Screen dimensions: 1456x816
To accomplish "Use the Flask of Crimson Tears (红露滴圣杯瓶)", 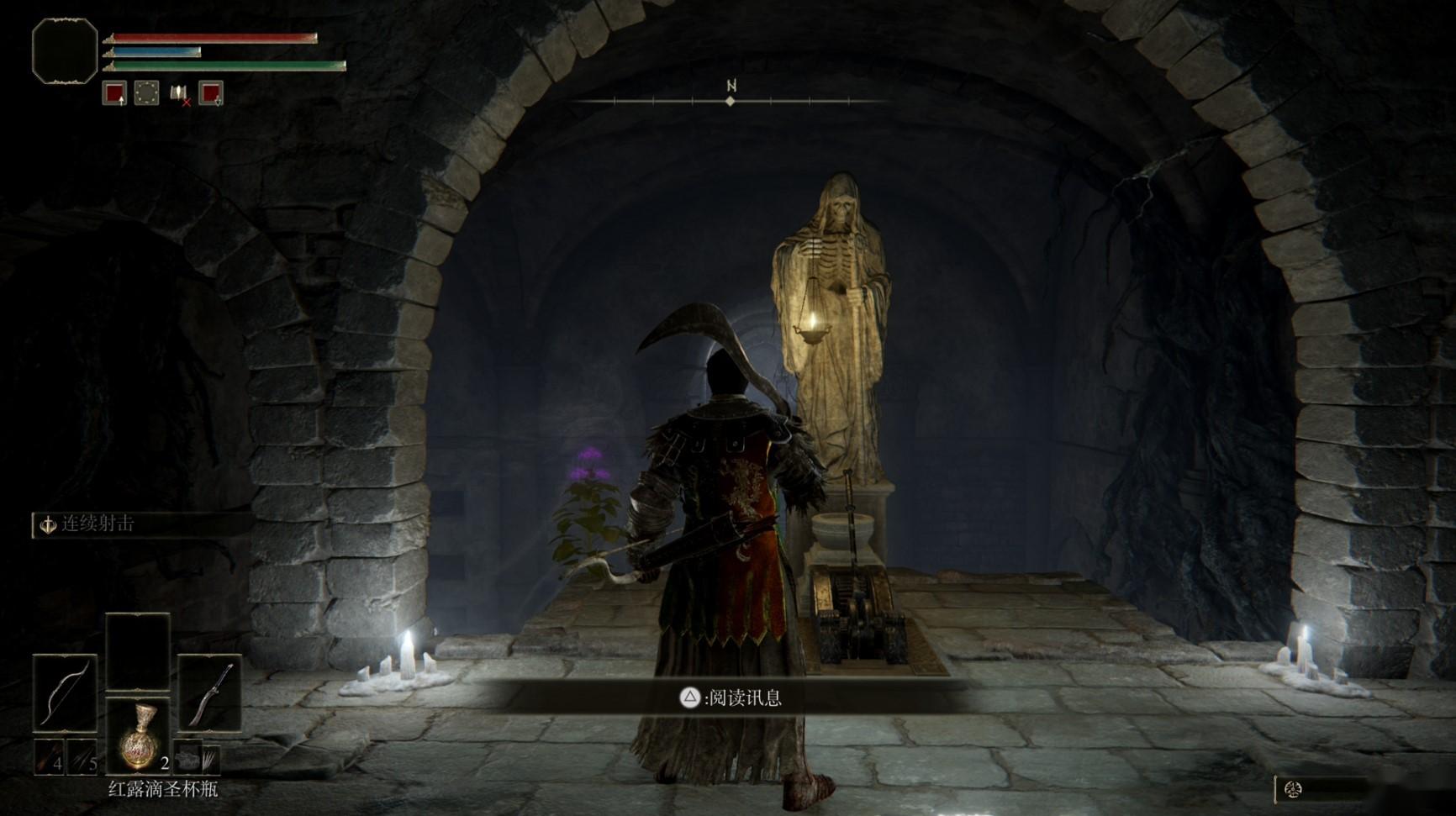I will [138, 738].
